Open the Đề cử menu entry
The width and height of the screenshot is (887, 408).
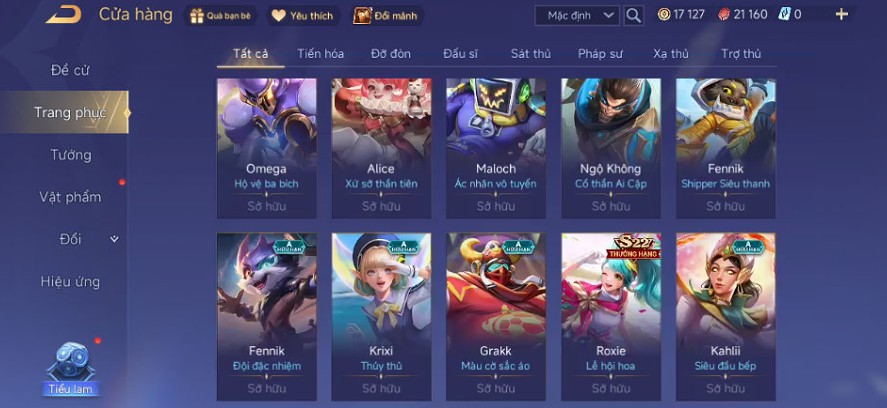point(72,71)
